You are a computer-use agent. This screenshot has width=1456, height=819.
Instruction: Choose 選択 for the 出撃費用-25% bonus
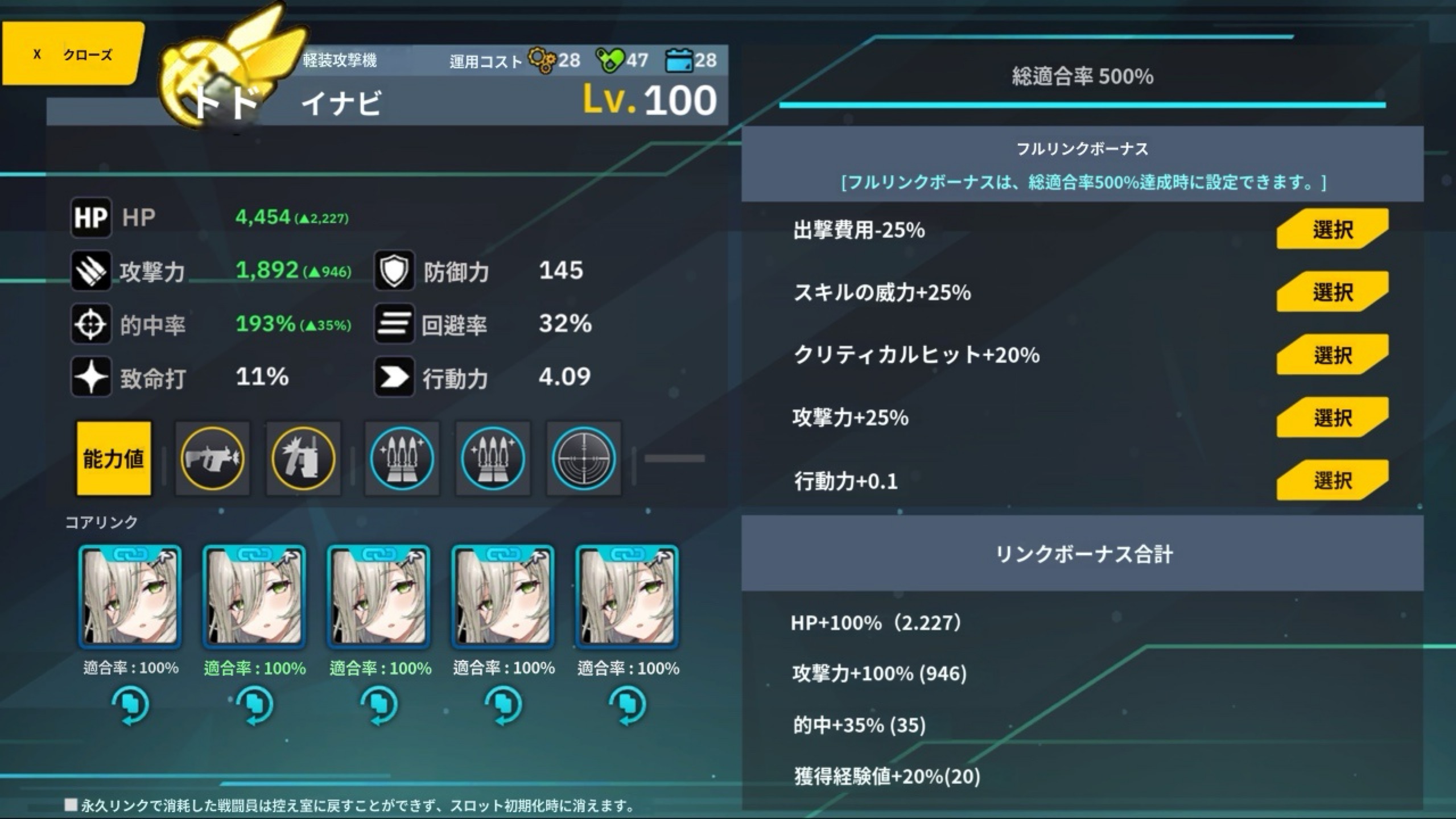(1332, 229)
